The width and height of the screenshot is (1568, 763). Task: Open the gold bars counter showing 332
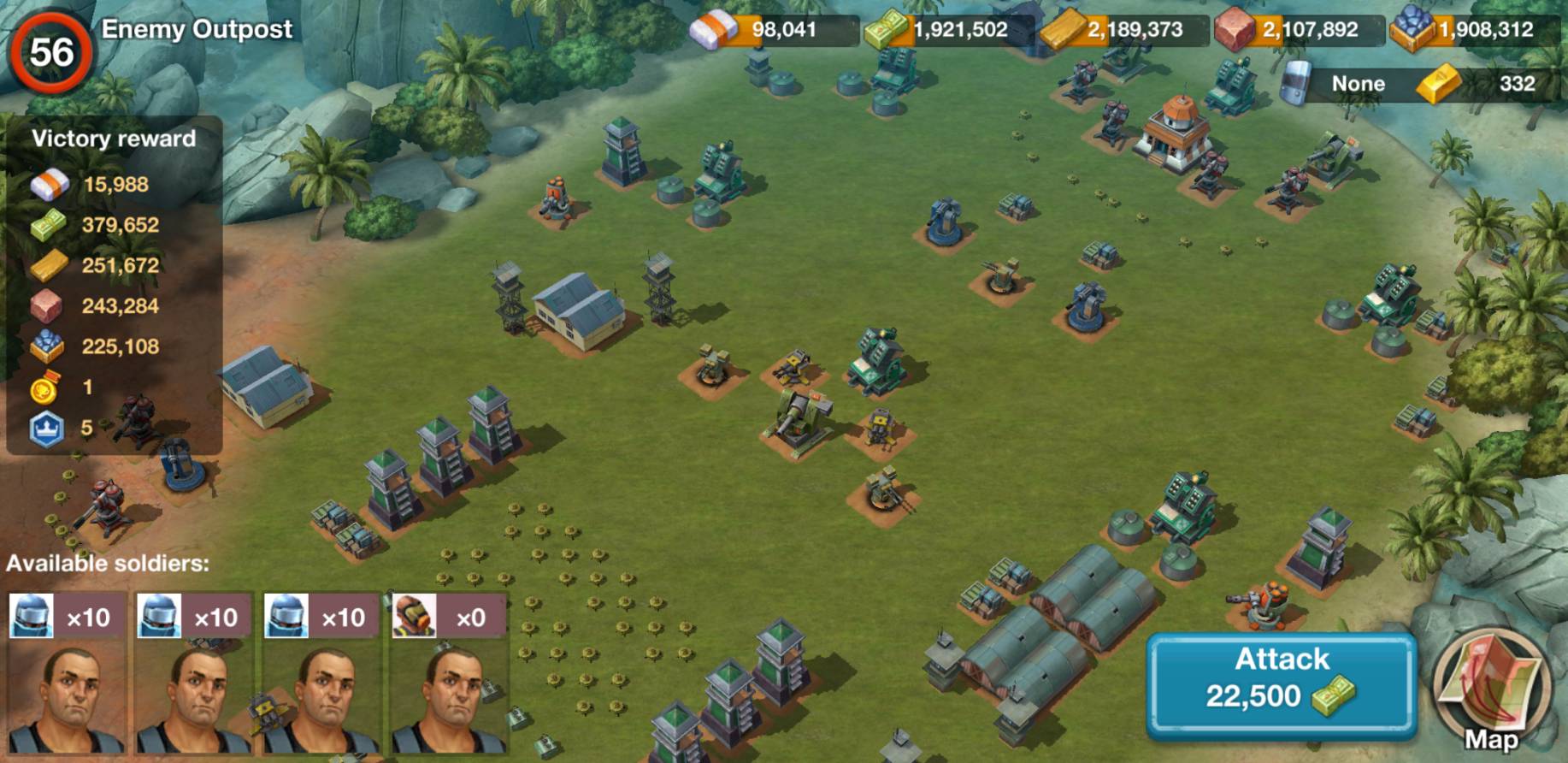click(1487, 84)
